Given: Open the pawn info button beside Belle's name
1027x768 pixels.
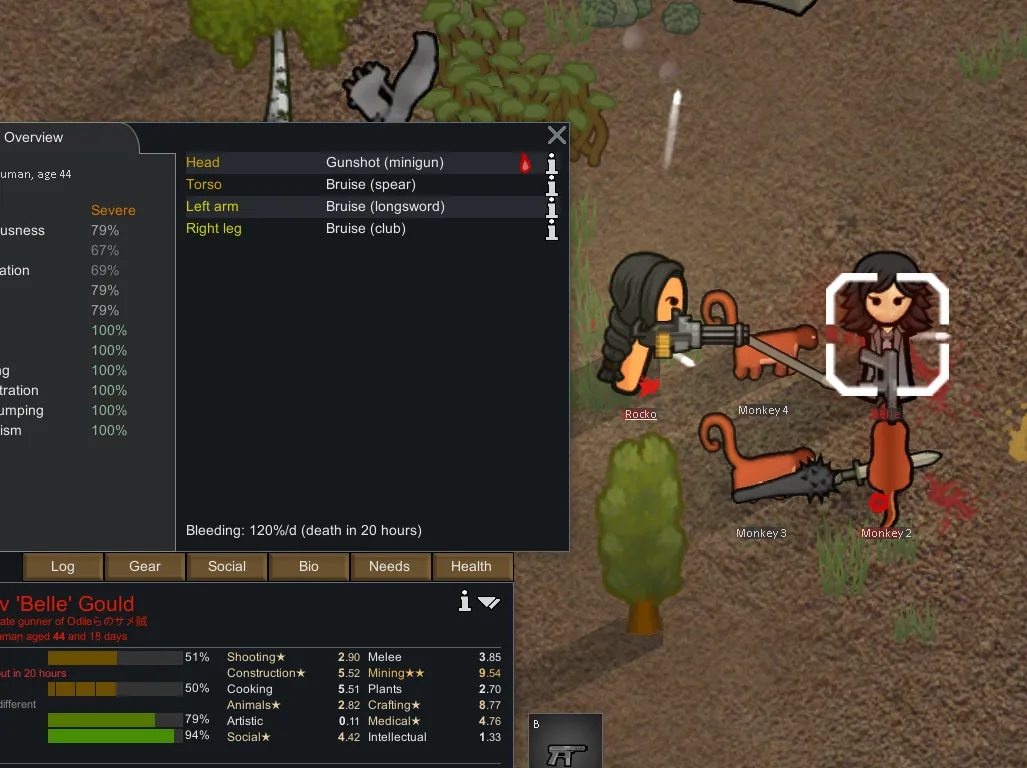Looking at the screenshot, I should coord(464,601).
